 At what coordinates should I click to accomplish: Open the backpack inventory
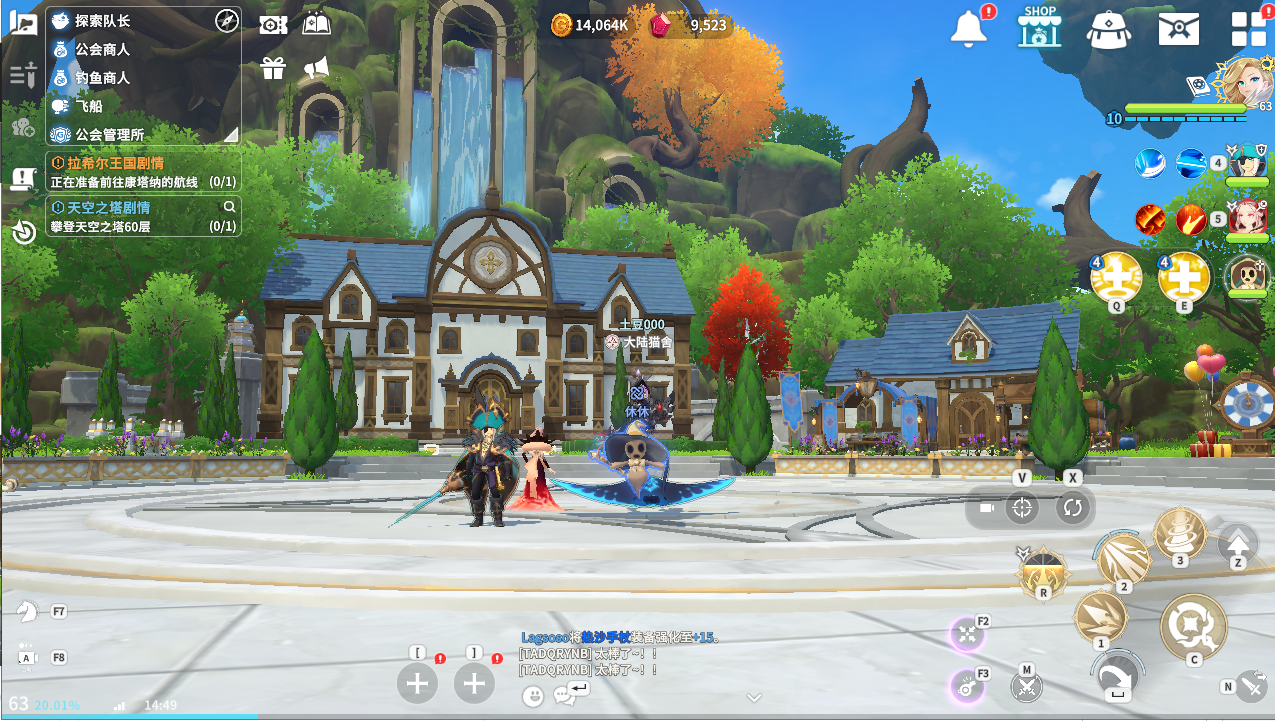(1109, 28)
